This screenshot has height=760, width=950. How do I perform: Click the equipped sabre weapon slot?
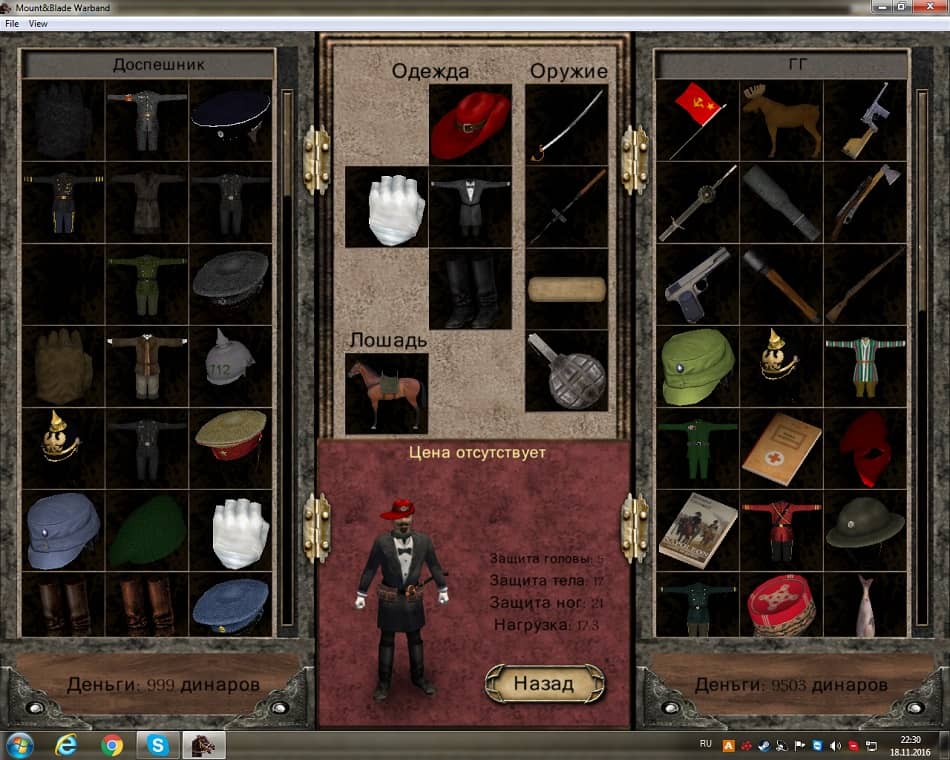566,125
